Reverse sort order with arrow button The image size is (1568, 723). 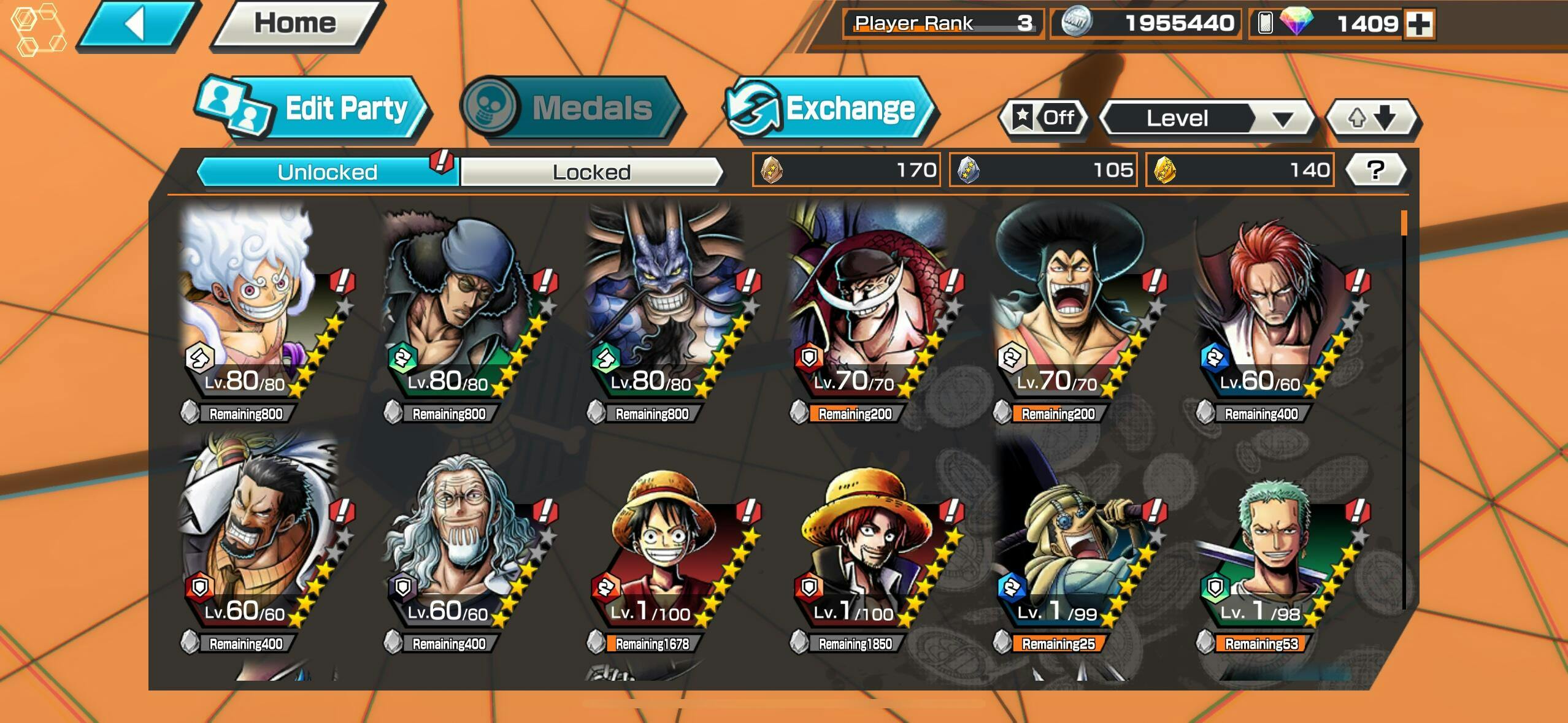point(1372,118)
